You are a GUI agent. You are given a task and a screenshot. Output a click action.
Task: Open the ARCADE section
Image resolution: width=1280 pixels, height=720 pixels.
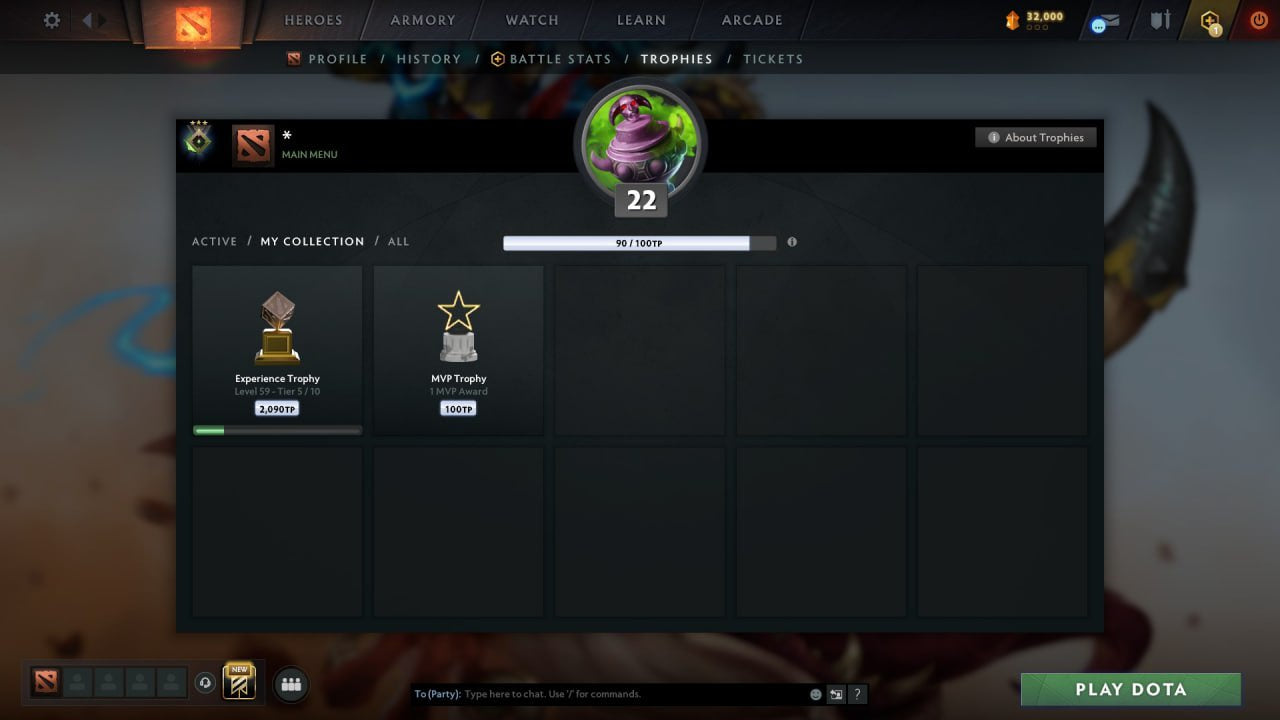pos(751,20)
